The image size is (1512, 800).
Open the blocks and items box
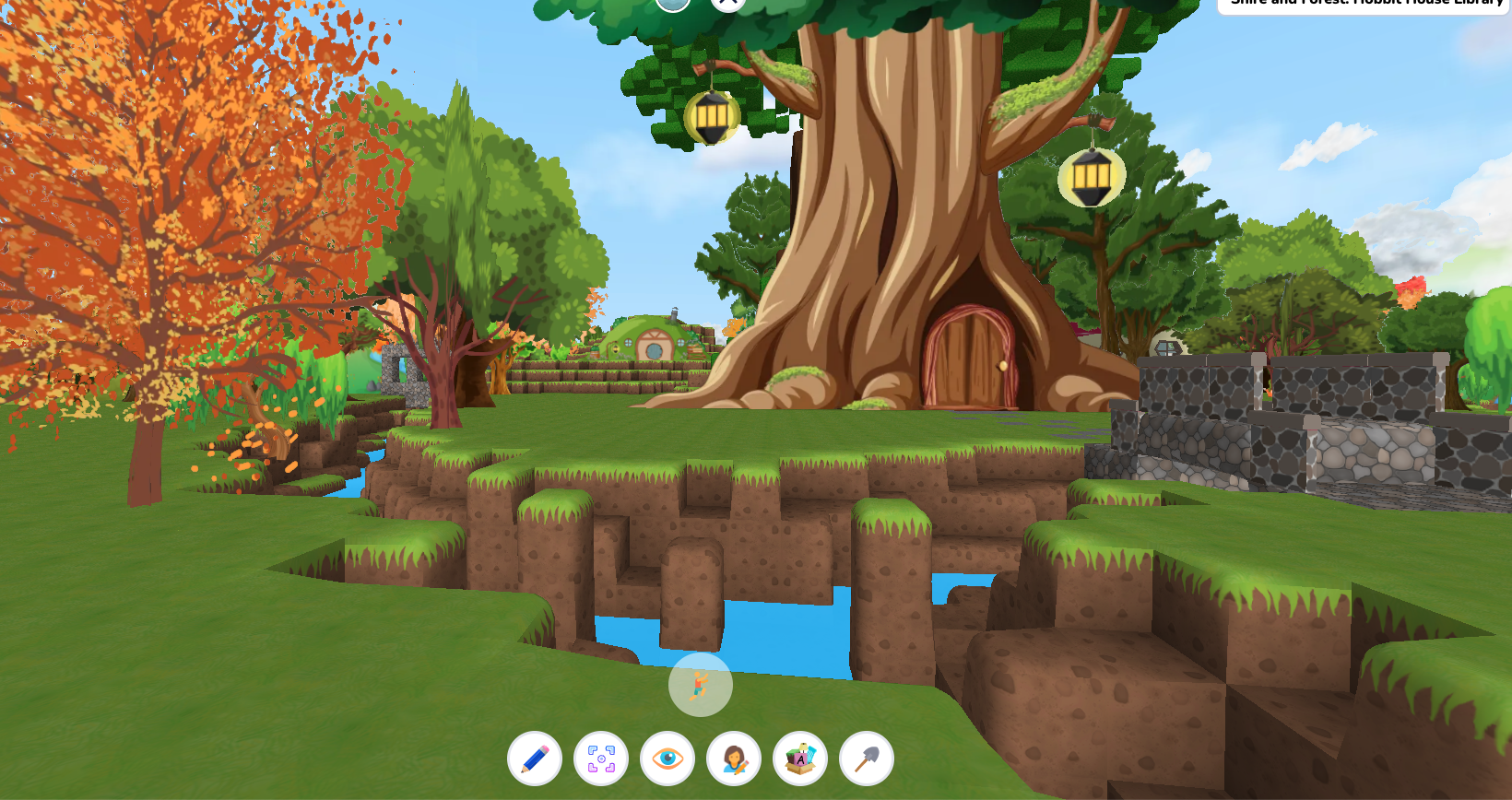tap(800, 759)
